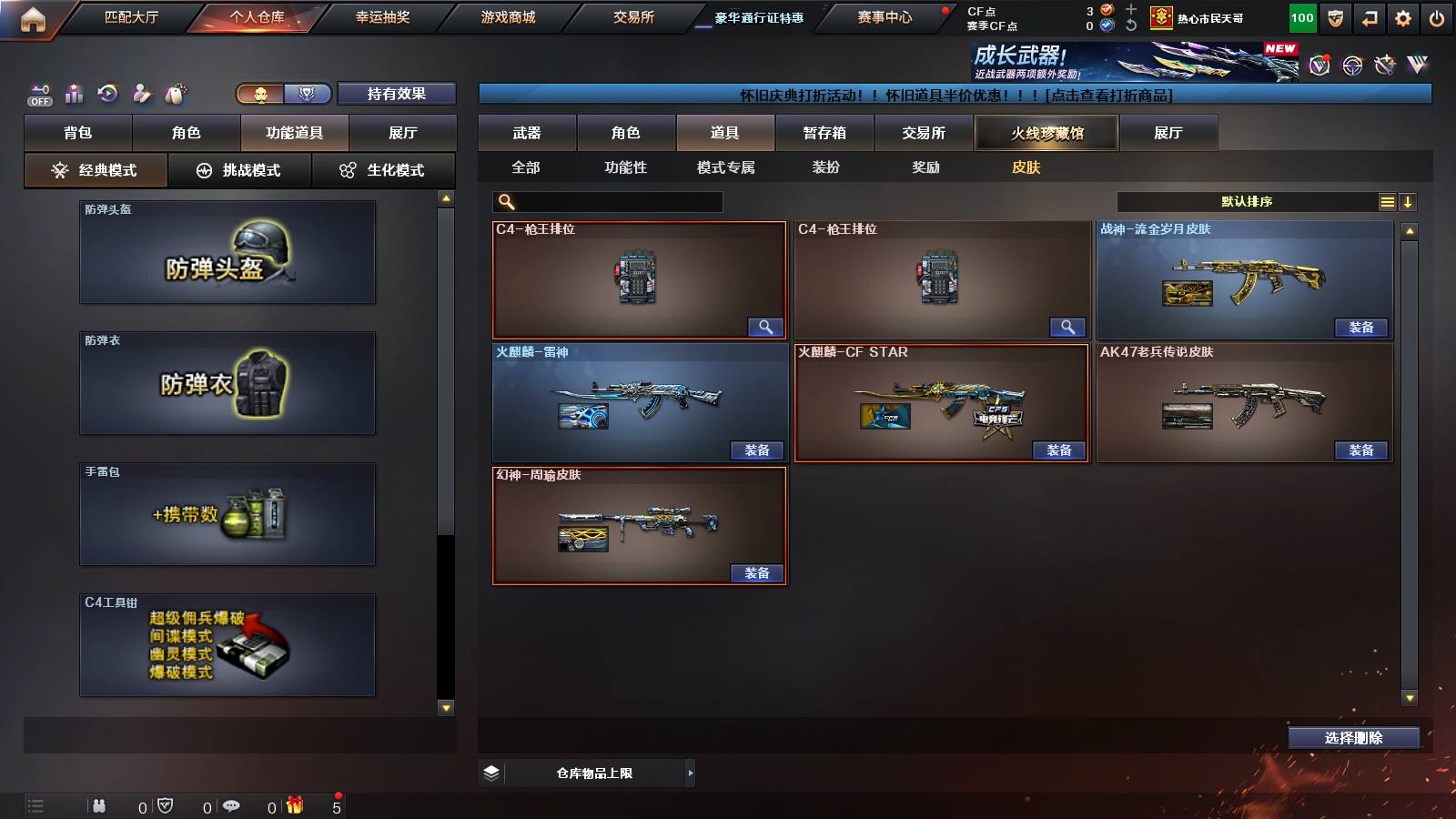Toggle the OFF key switch above the backpack tab

click(38, 93)
